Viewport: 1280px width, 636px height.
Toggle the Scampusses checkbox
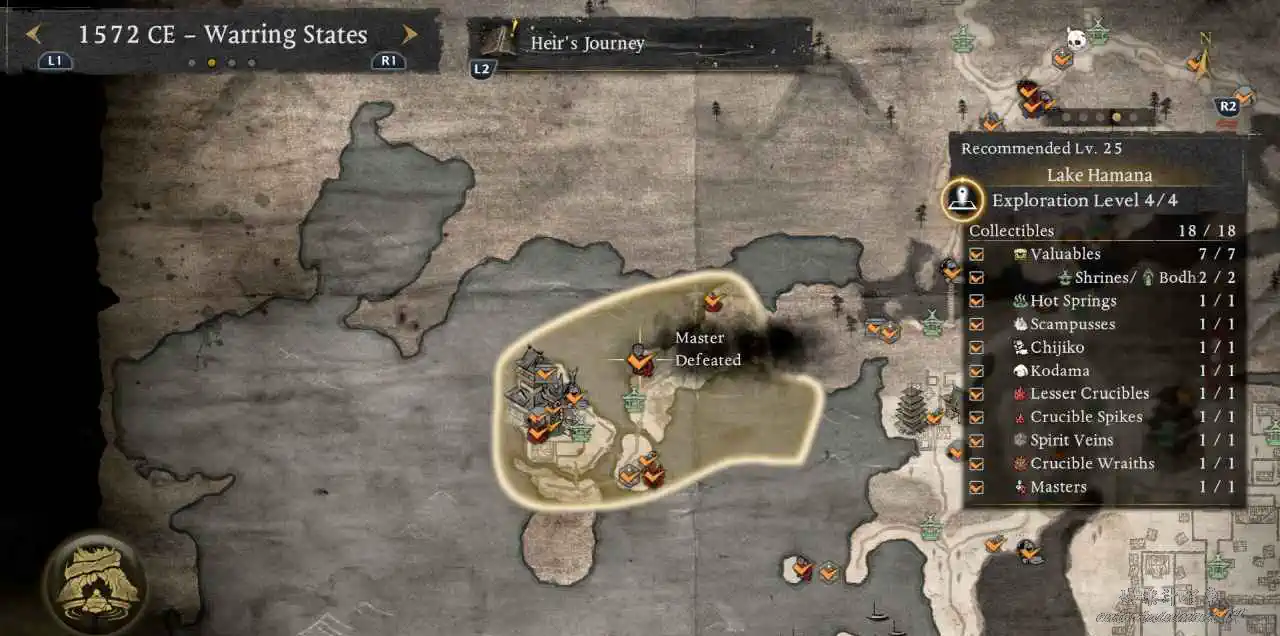[x=977, y=324]
